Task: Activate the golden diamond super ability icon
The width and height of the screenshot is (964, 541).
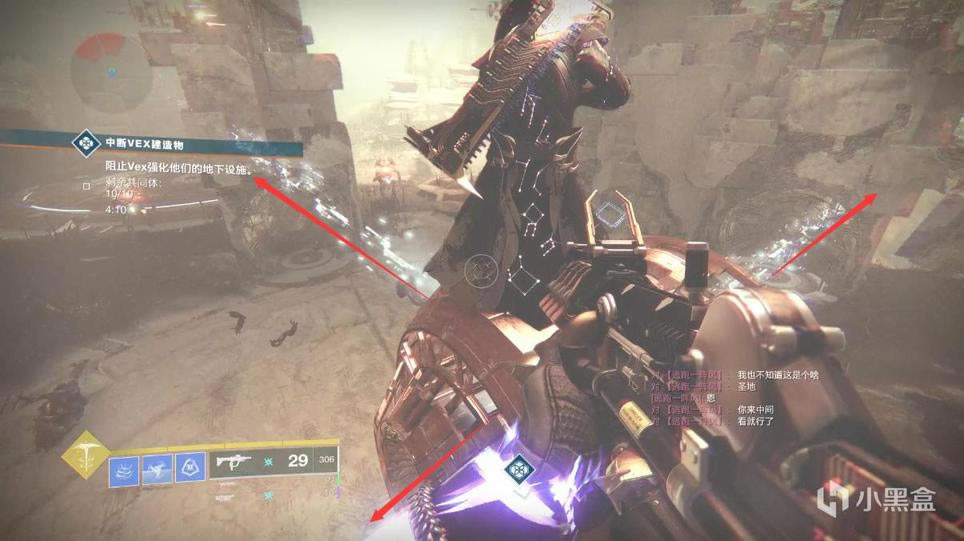Action: pos(85,457)
